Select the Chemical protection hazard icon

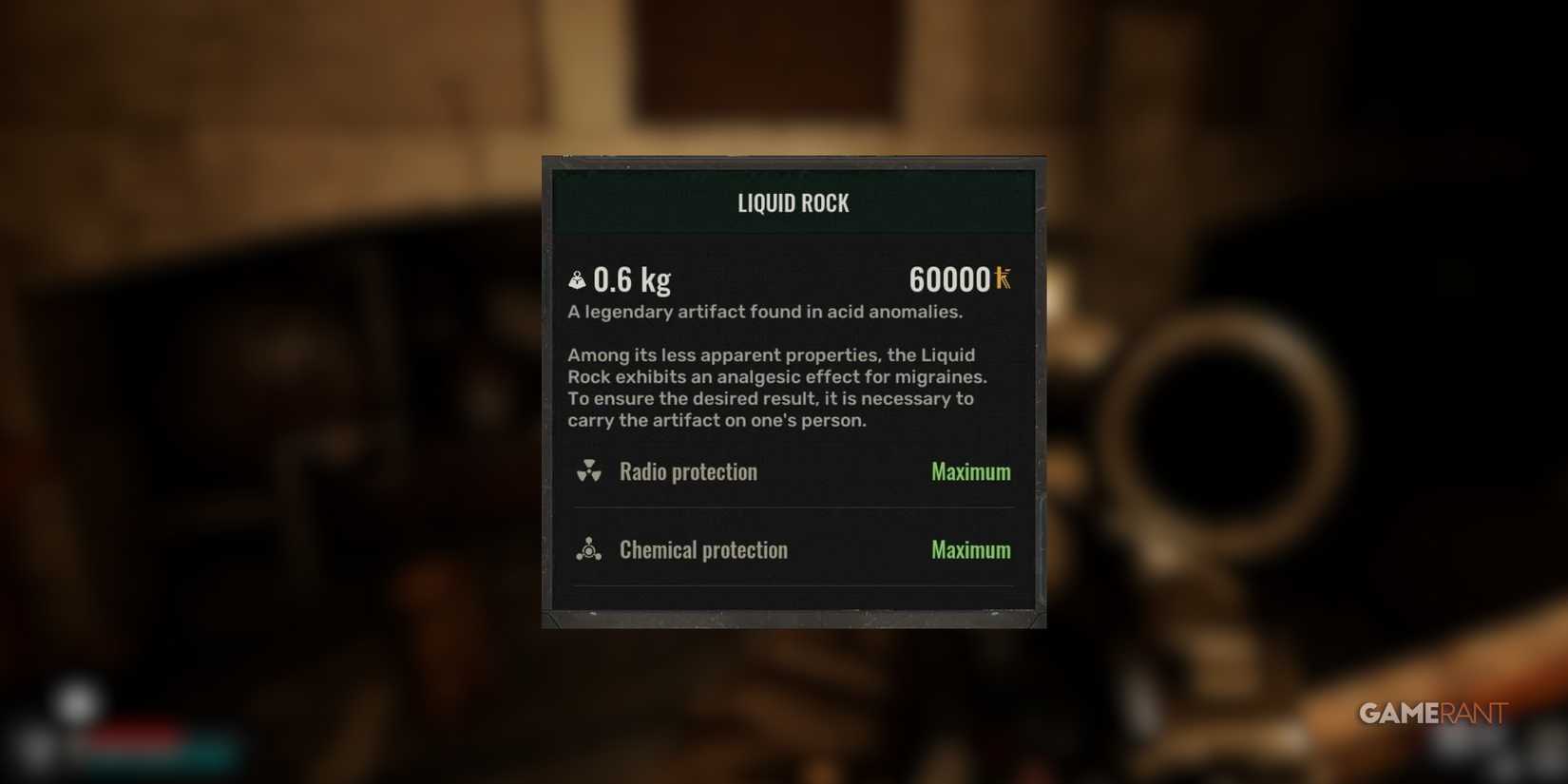pos(590,549)
